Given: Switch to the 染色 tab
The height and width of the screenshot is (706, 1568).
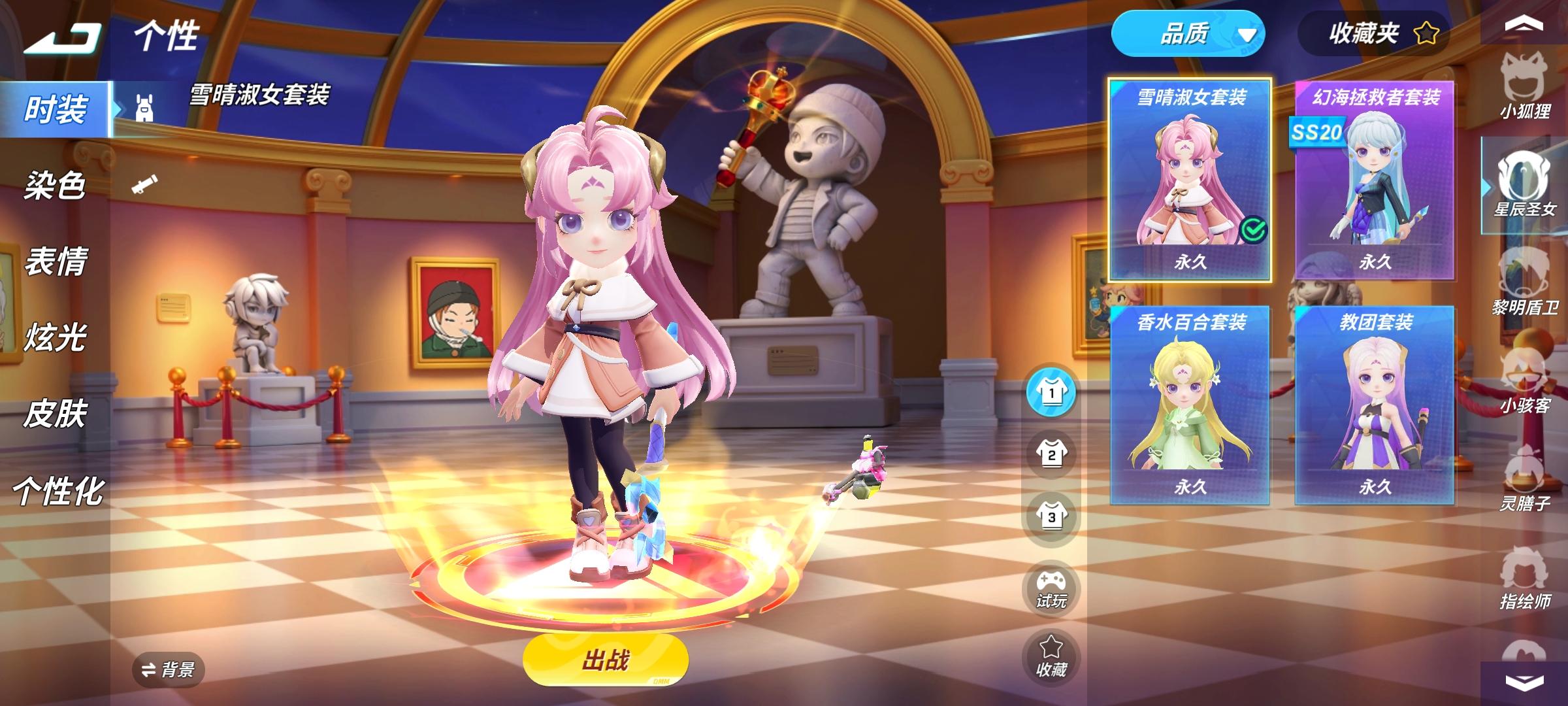Looking at the screenshot, I should pos(56,184).
